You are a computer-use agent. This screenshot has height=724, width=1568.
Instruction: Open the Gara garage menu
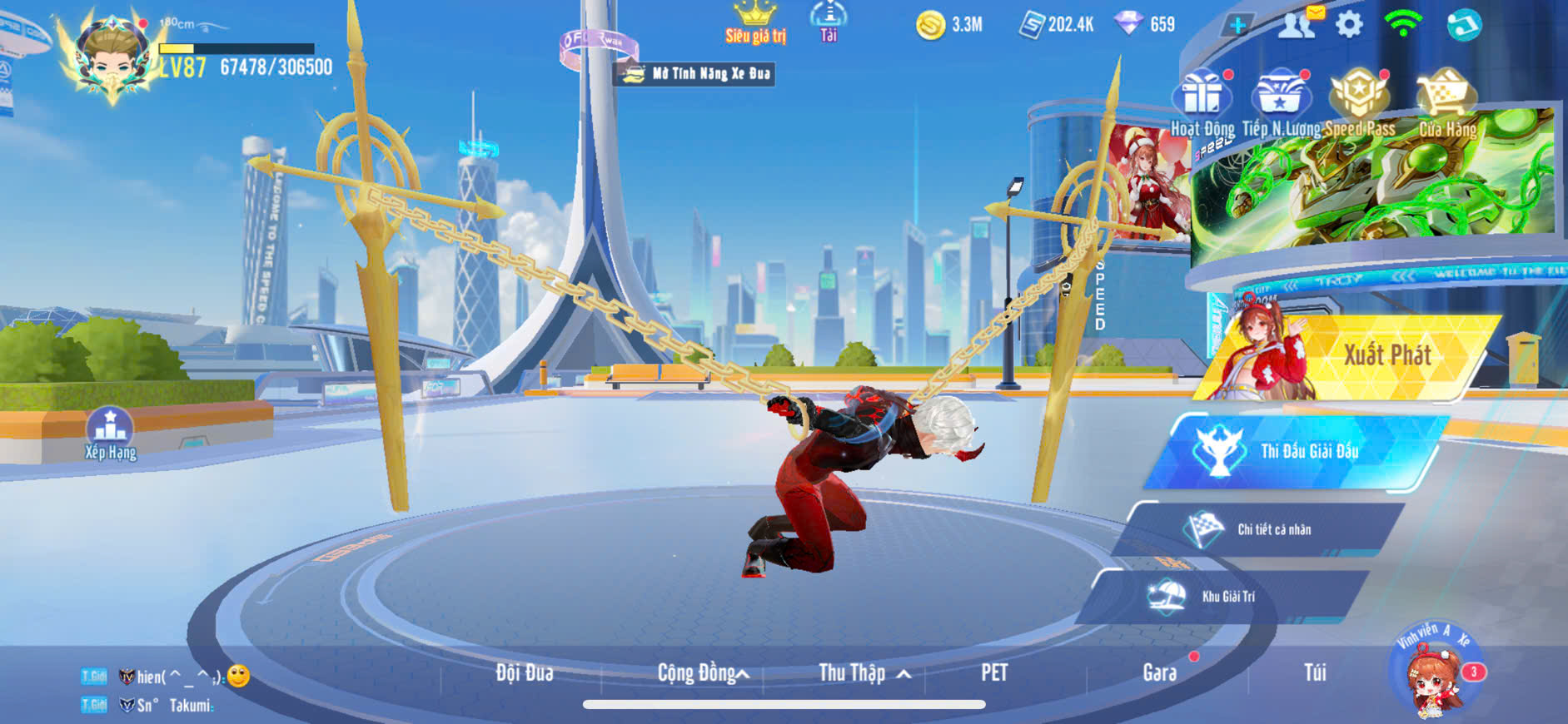click(1159, 672)
